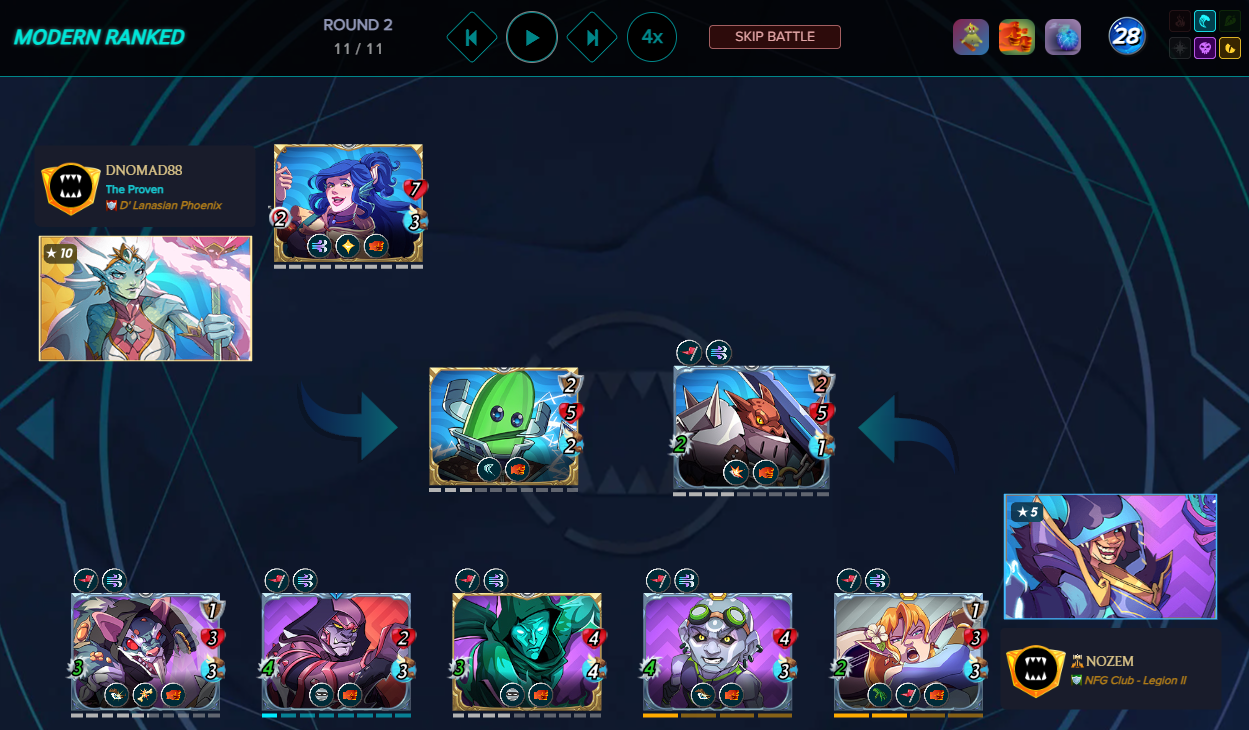Advance to the next round
The height and width of the screenshot is (730, 1249).
coord(592,38)
